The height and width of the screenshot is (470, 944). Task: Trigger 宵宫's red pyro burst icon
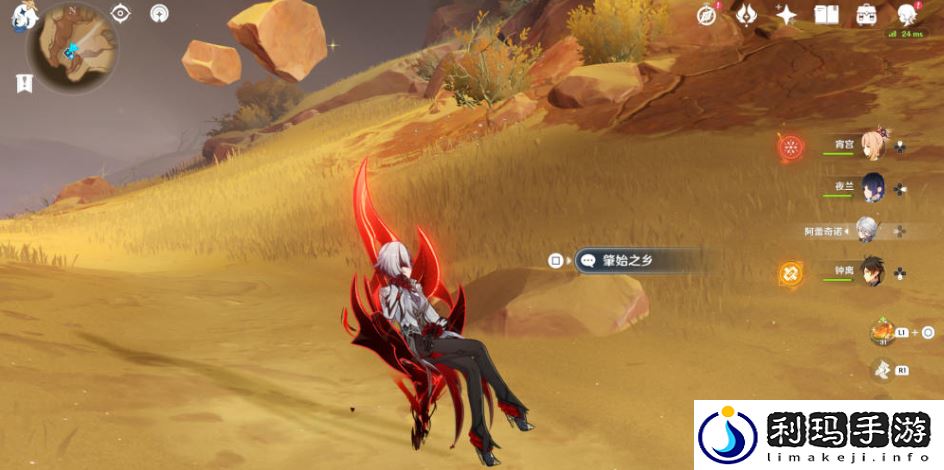click(791, 147)
